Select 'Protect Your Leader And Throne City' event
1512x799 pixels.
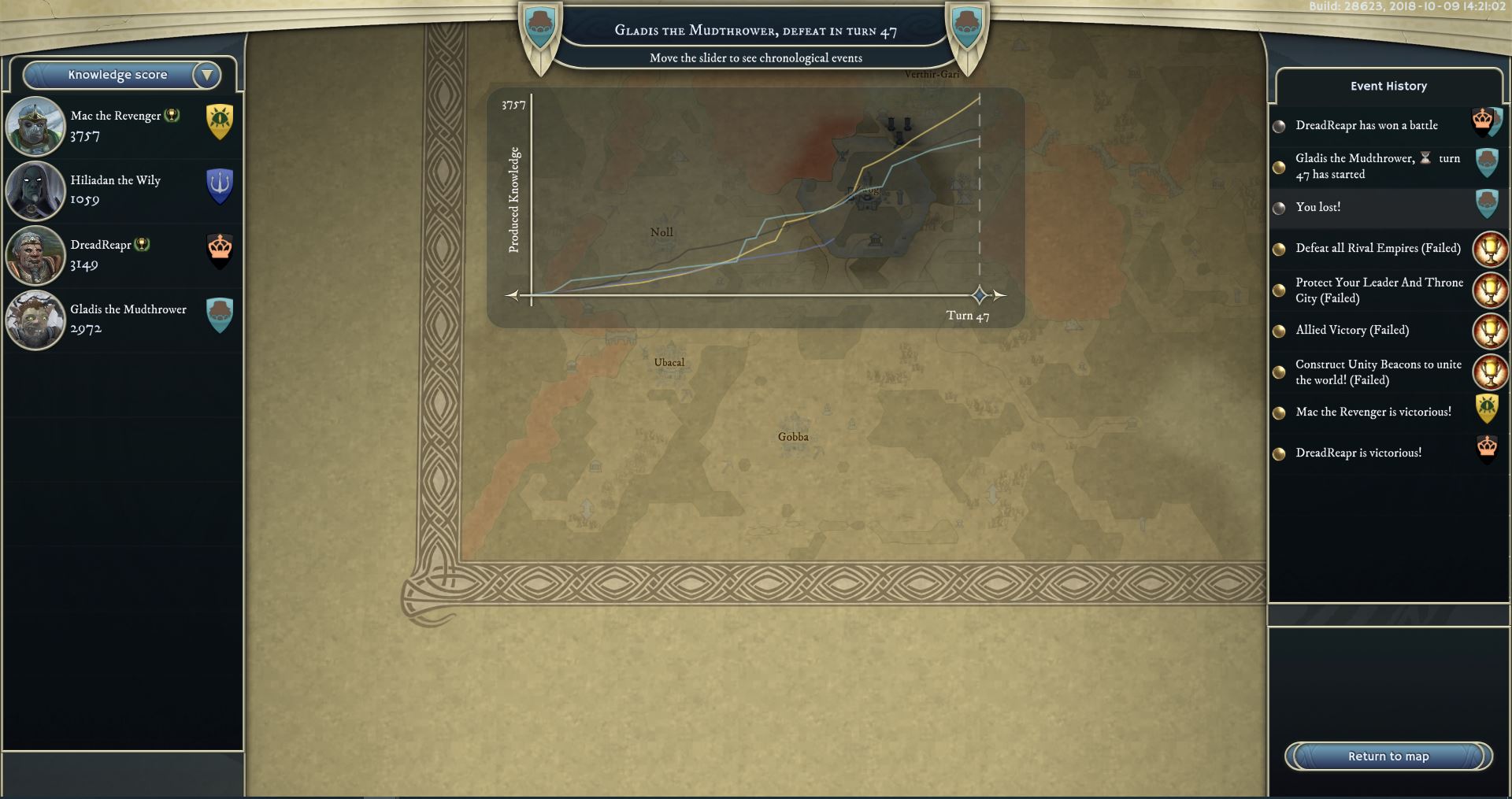tap(1378, 290)
